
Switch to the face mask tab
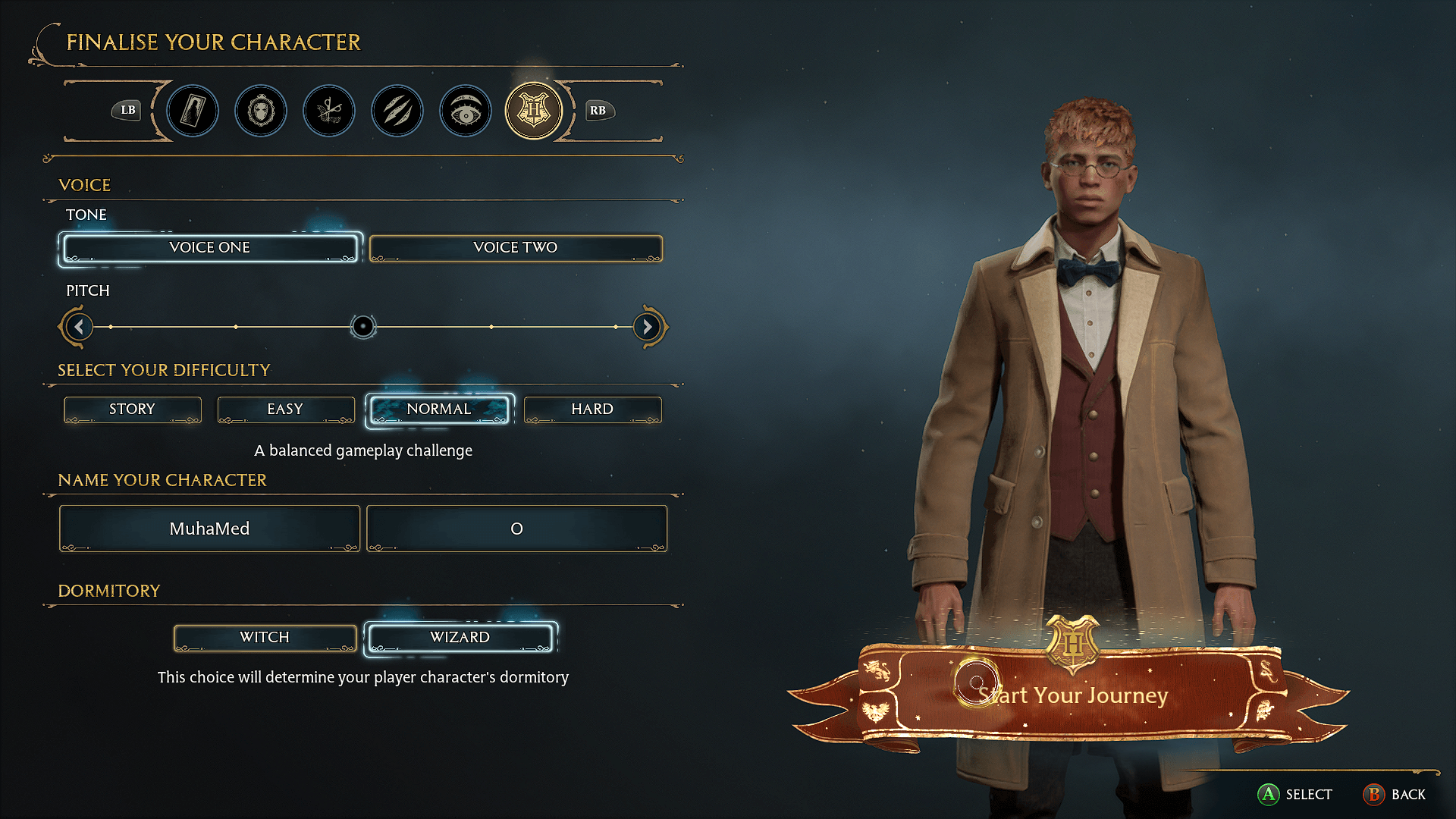coord(261,111)
